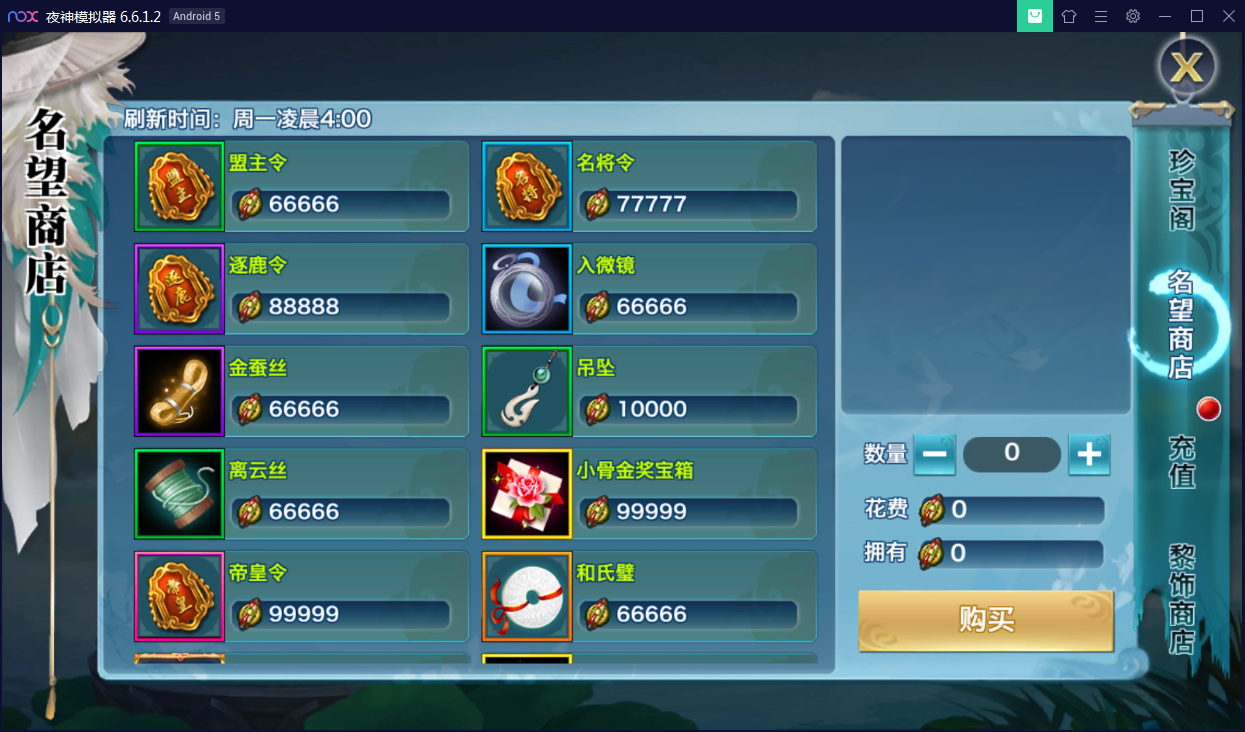Select the 和氏璧 jade disc item
This screenshot has height=732, width=1245.
point(648,597)
